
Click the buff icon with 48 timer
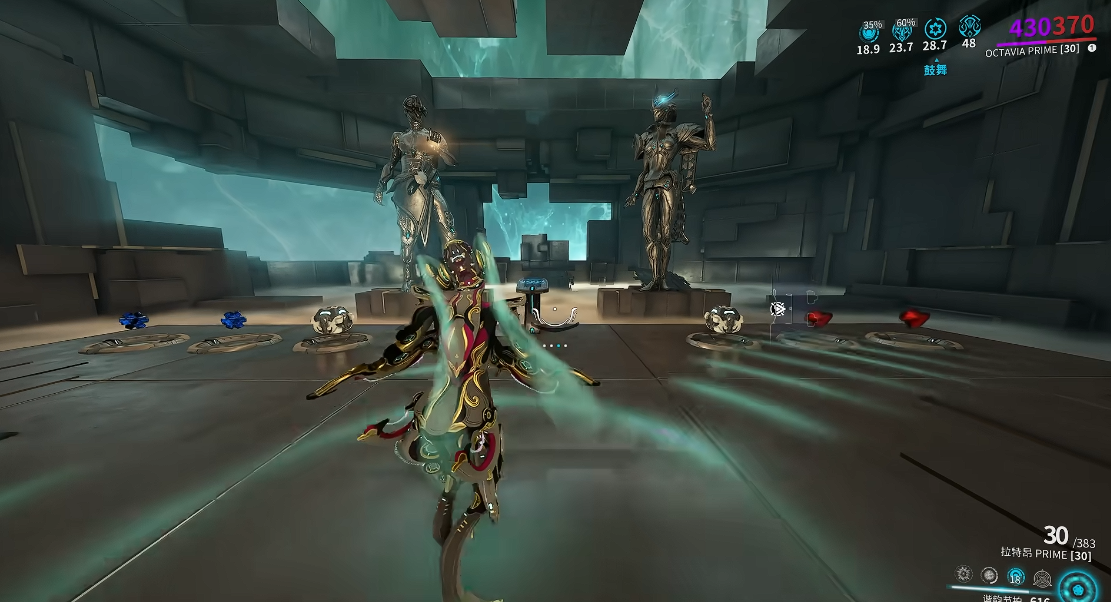point(969,27)
